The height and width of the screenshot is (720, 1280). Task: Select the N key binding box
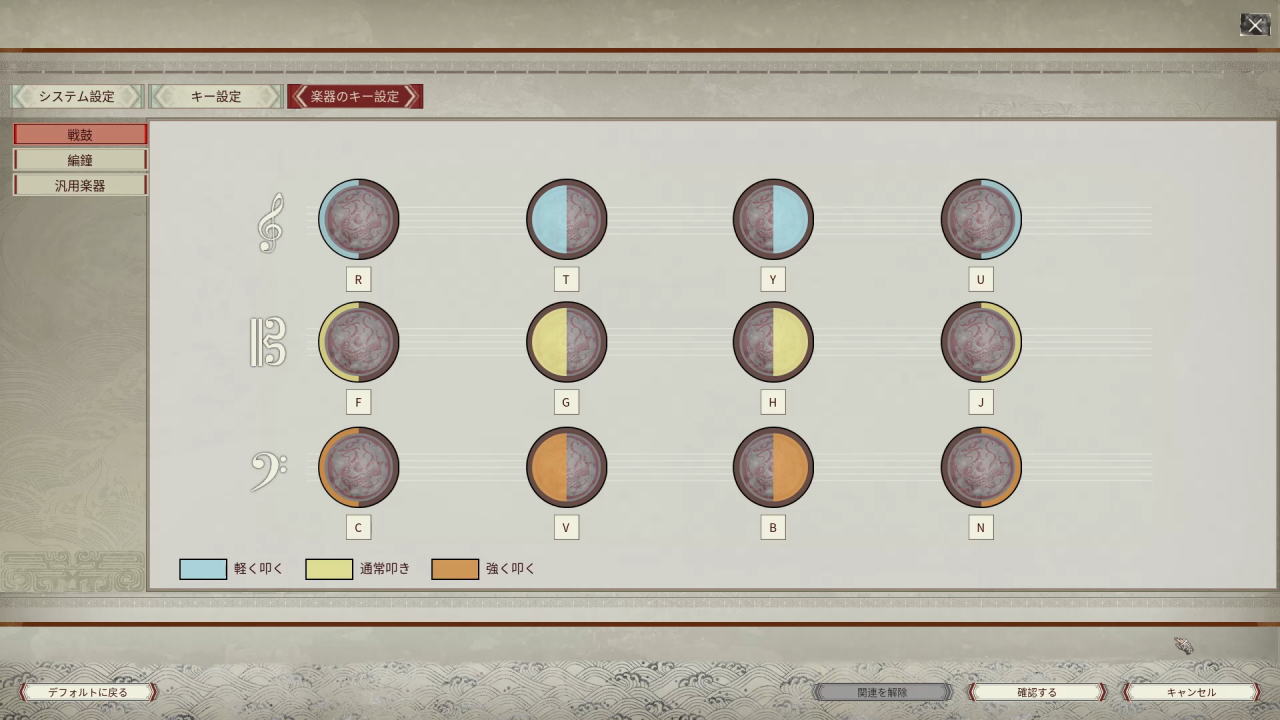pos(980,527)
